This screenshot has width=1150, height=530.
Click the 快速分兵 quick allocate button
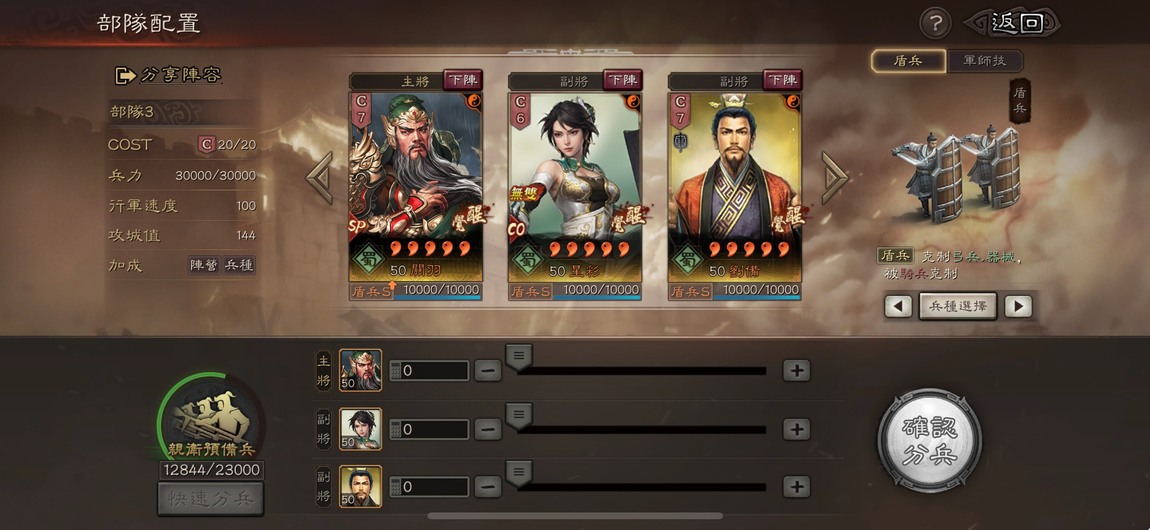[x=210, y=498]
